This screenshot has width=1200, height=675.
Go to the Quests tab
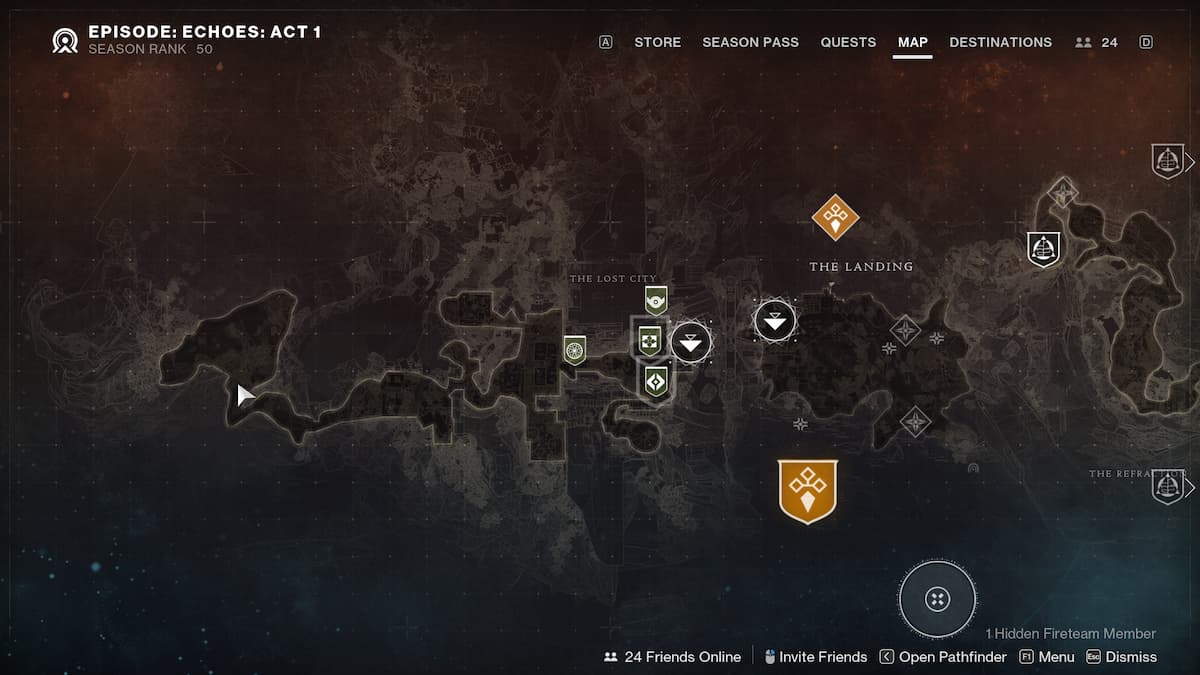point(848,42)
